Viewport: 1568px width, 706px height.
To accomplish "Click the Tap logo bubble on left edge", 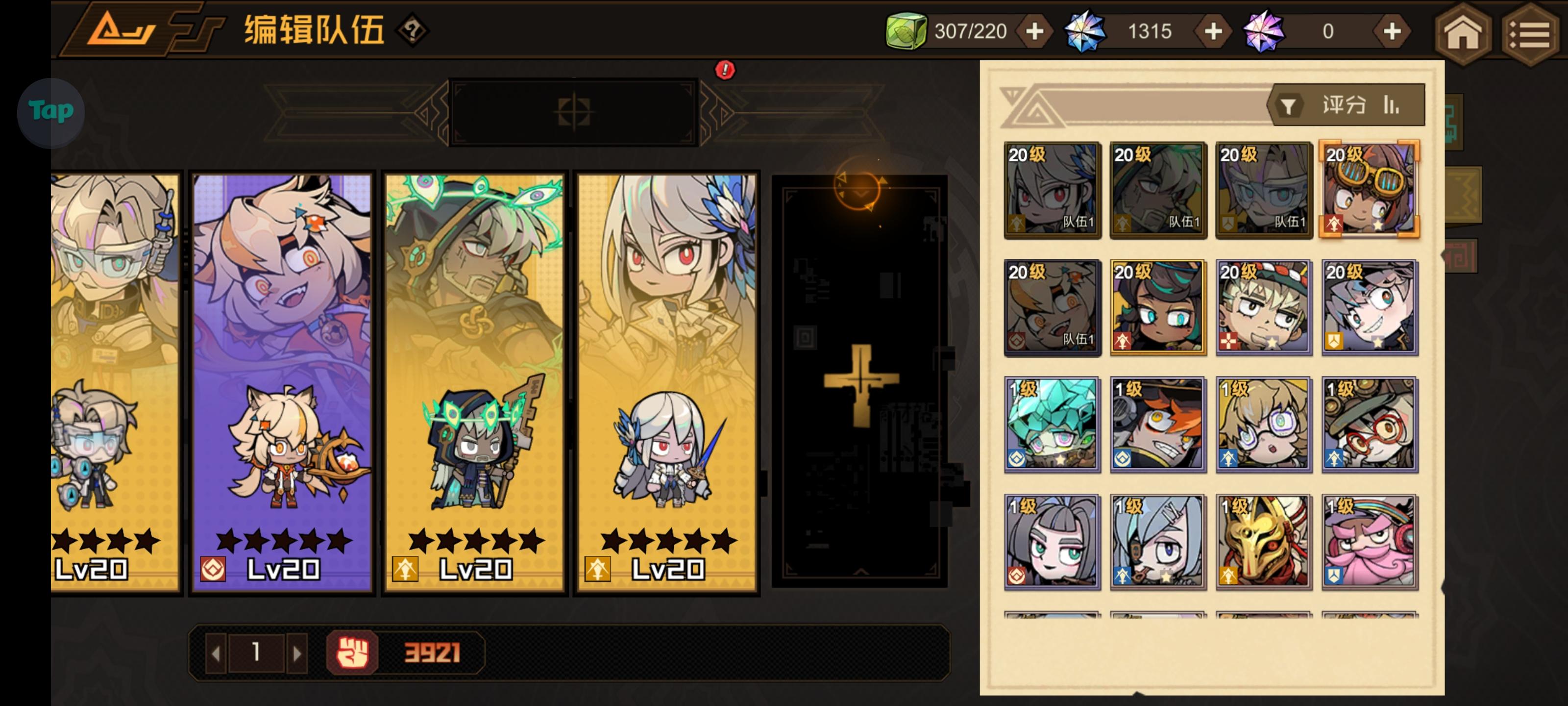I will pos(51,111).
